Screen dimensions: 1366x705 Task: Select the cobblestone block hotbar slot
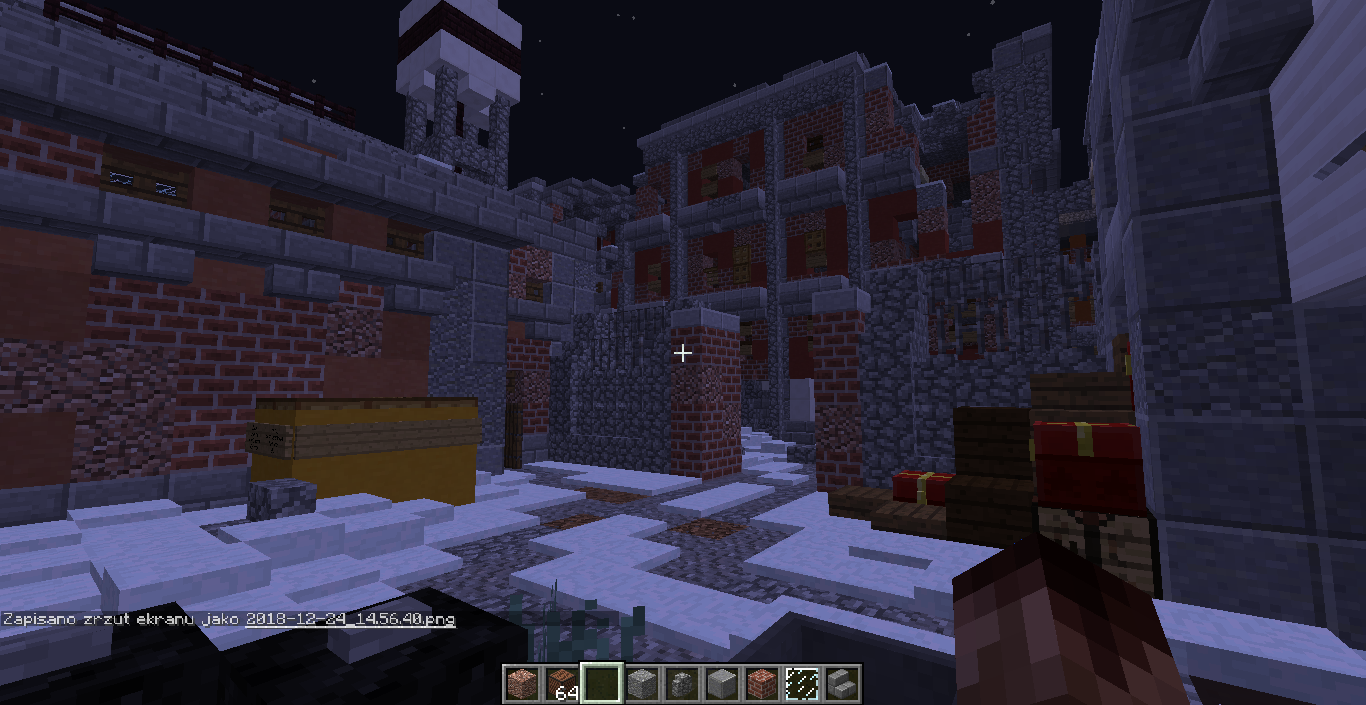click(641, 683)
